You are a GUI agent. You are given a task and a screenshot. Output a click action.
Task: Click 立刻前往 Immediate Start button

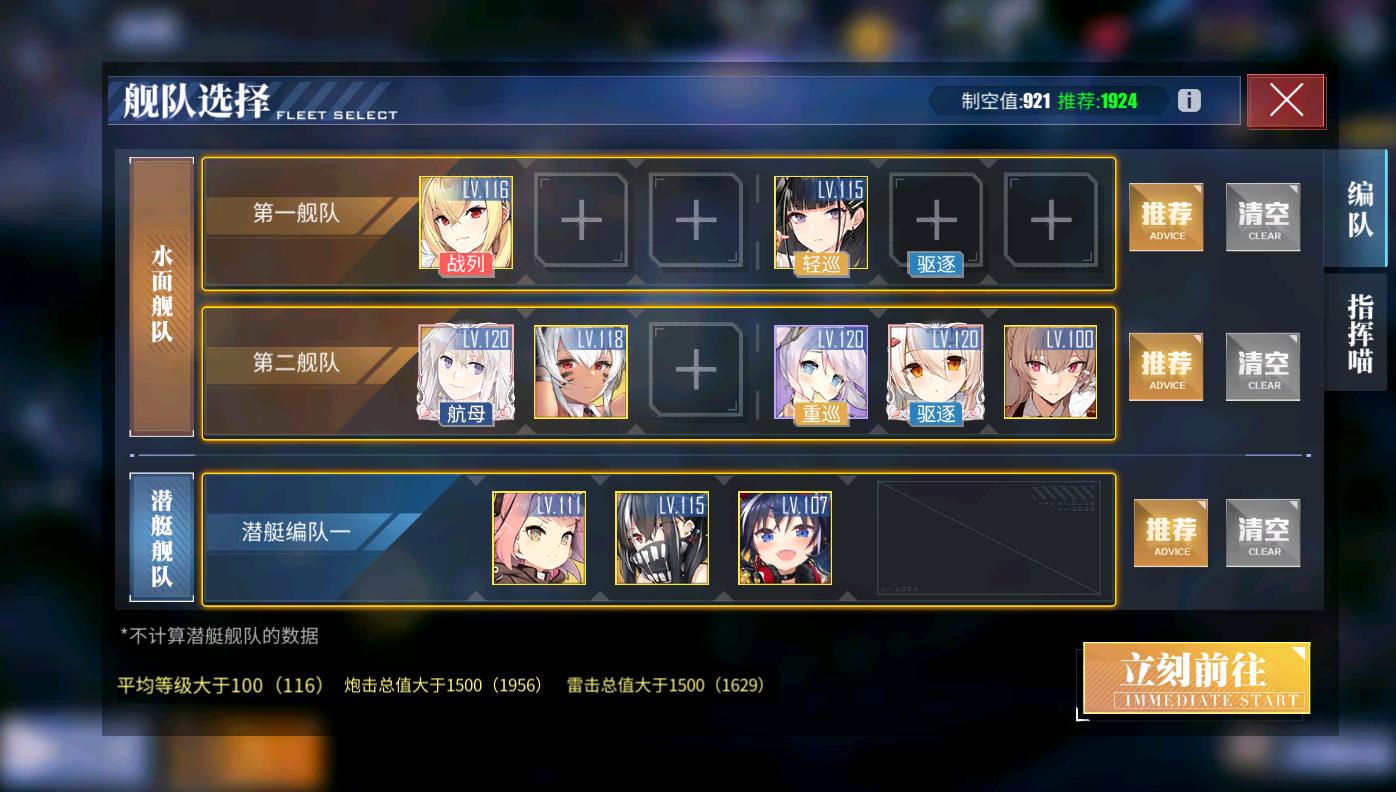[1195, 678]
